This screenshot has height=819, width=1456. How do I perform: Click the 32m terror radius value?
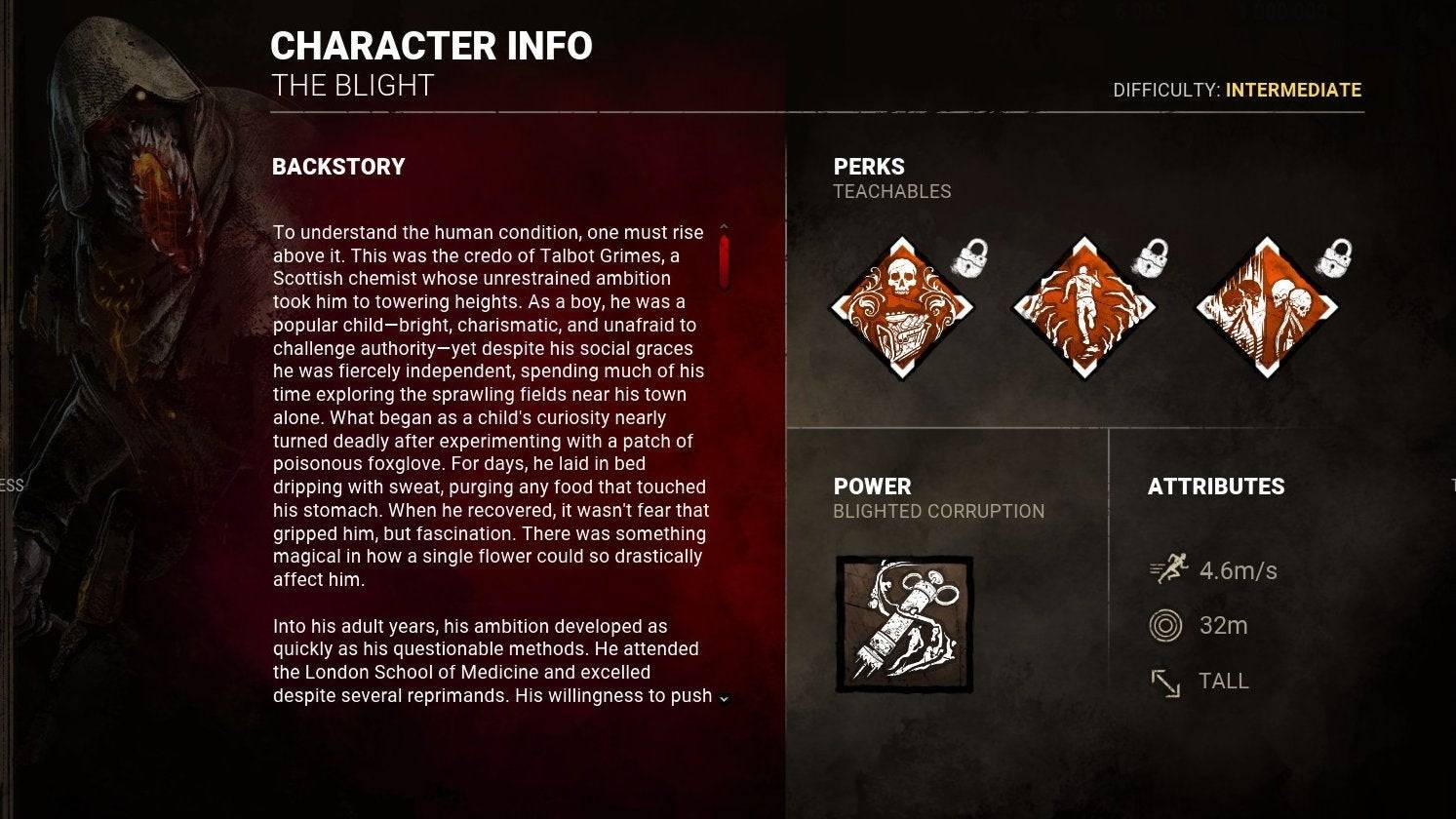[x=1225, y=625]
